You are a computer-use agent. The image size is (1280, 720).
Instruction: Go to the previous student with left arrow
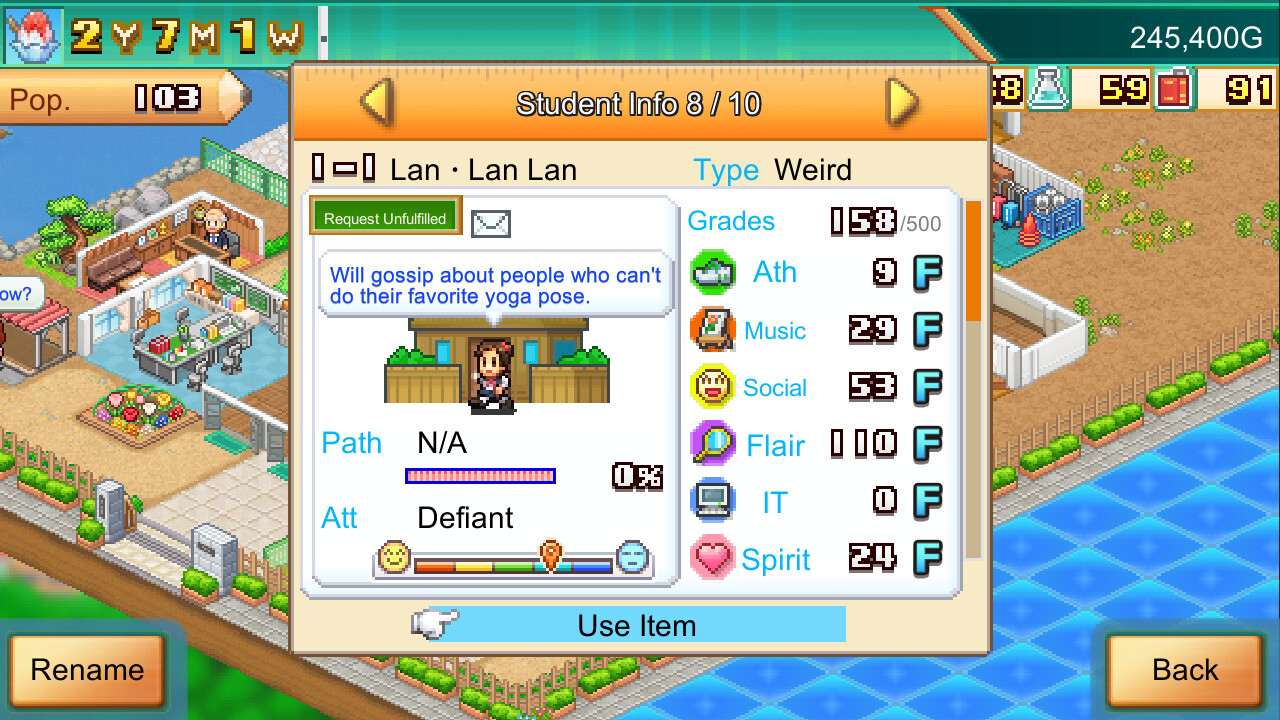(x=377, y=103)
